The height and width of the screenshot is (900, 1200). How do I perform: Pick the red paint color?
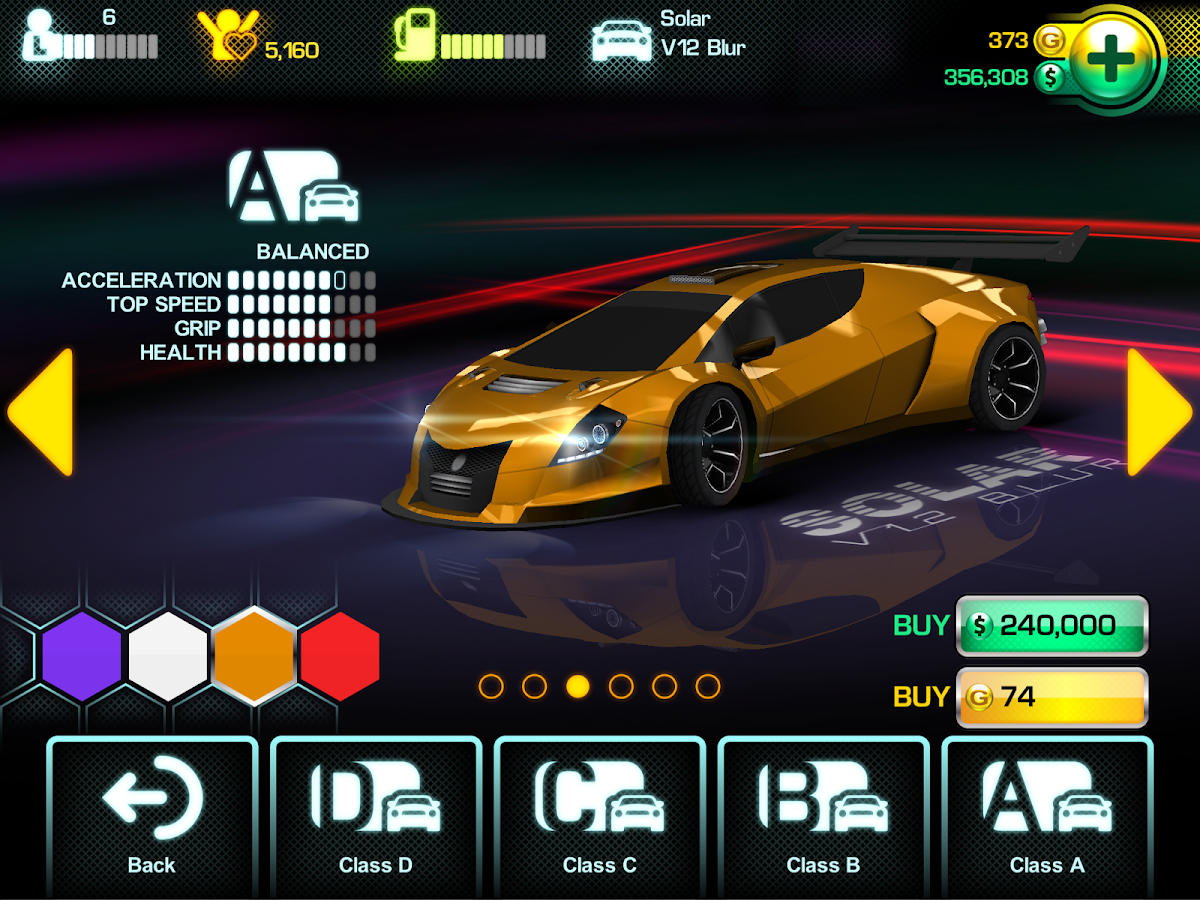tap(340, 656)
